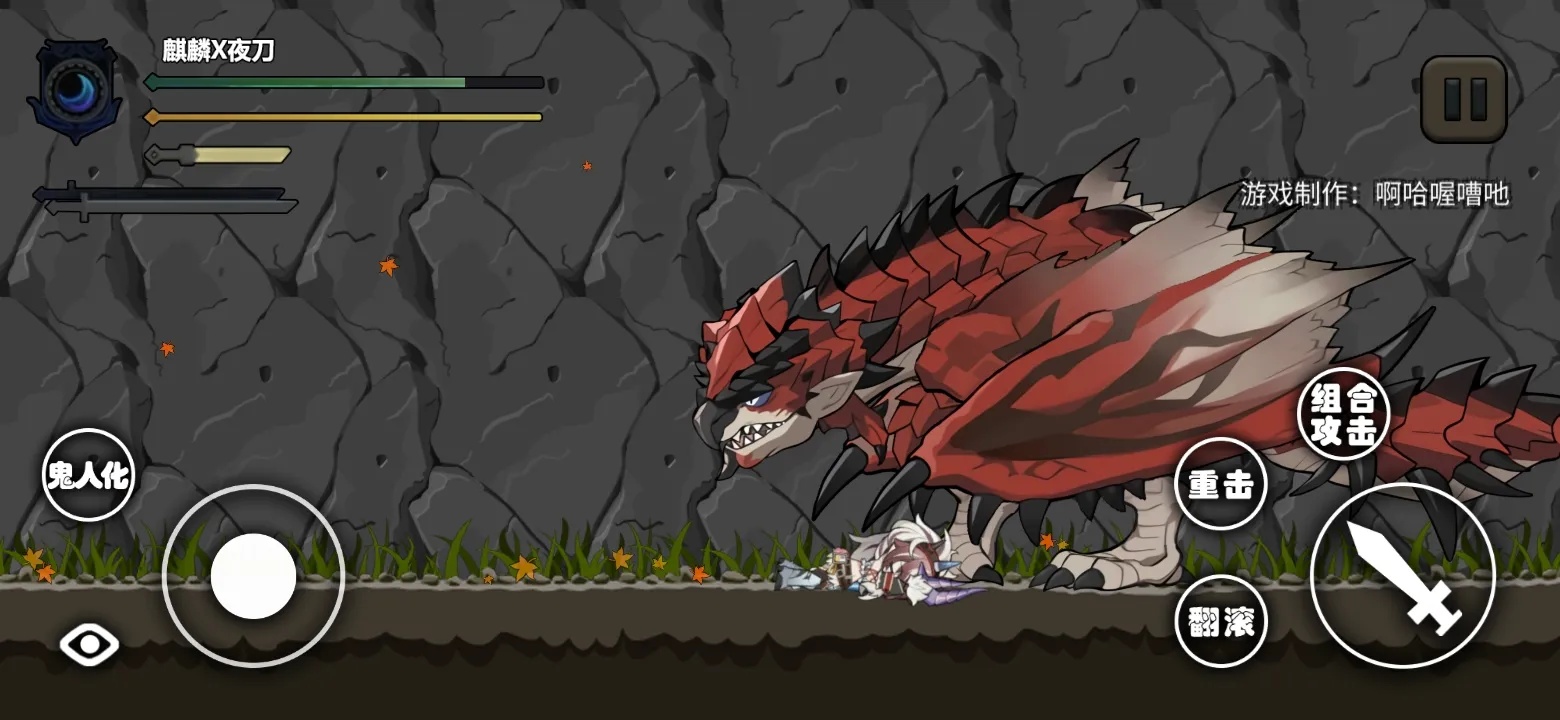
Task: Toggle the eye visibility icon
Action: (x=89, y=645)
